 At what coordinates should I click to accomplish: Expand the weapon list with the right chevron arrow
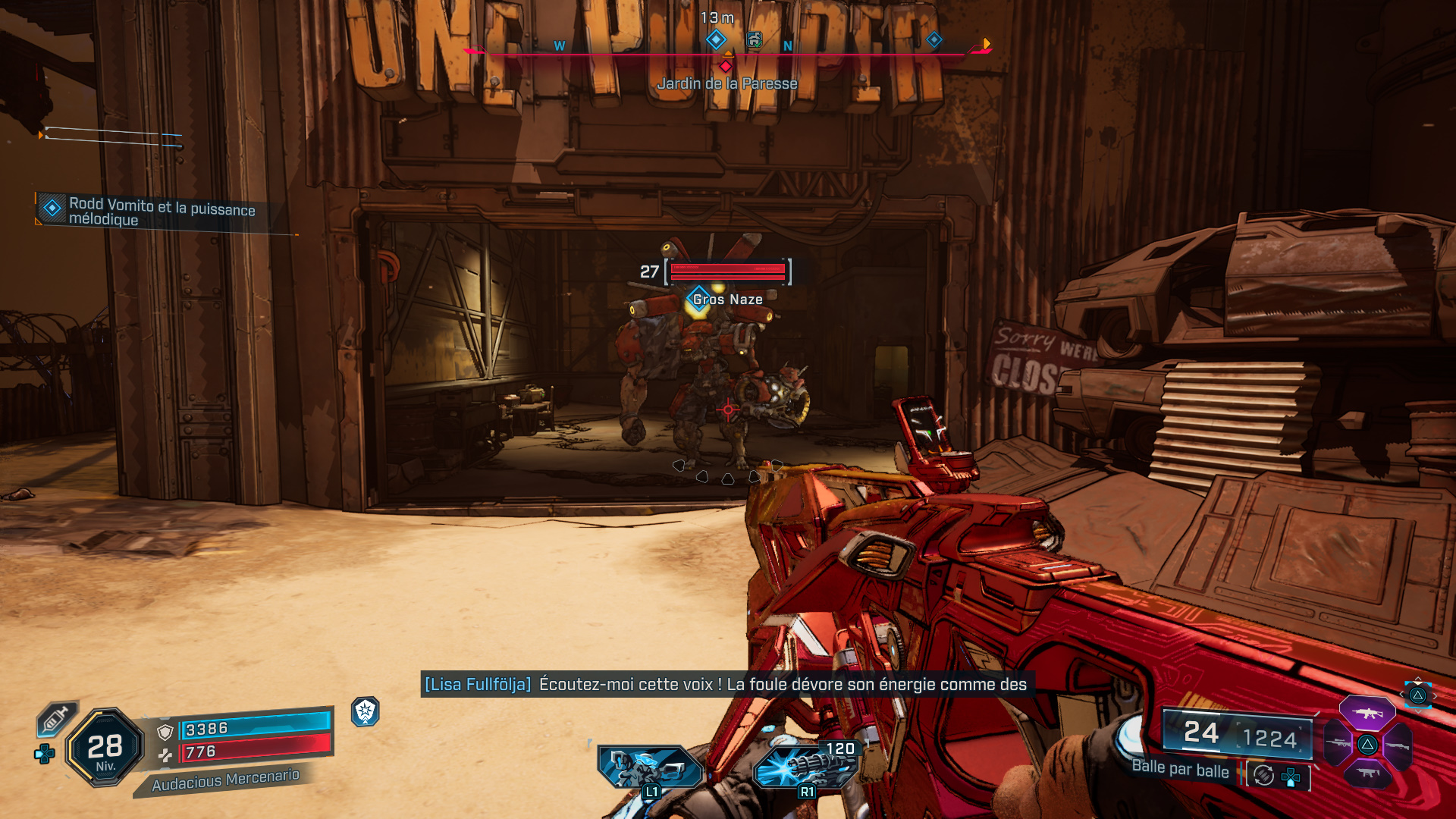click(x=1436, y=695)
